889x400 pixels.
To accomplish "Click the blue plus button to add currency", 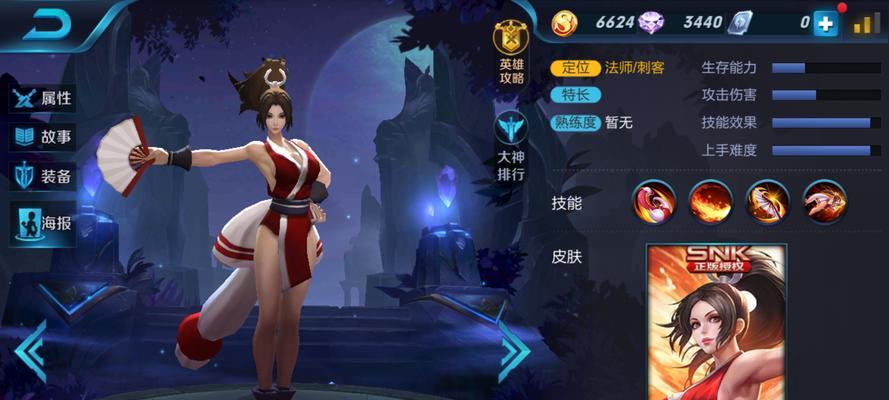I will [825, 24].
